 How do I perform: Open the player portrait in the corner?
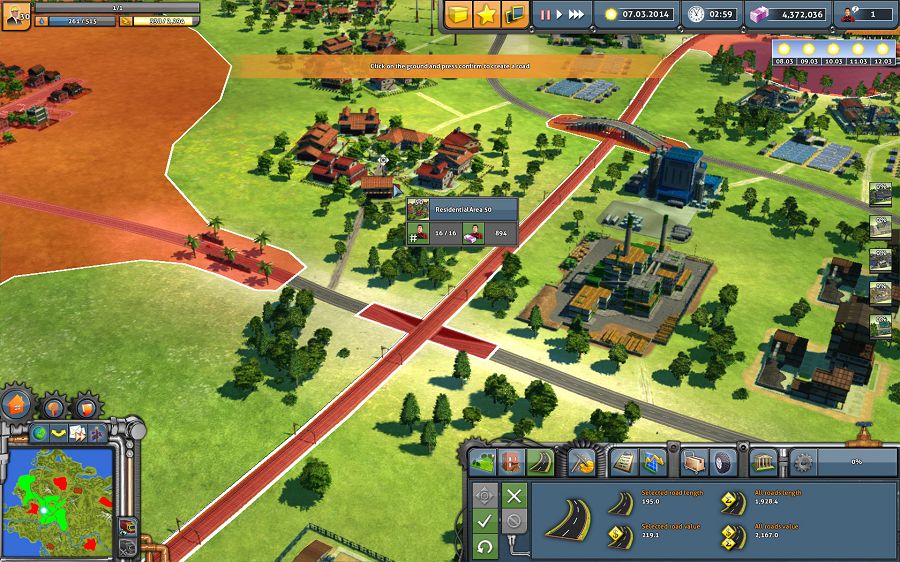[14, 14]
